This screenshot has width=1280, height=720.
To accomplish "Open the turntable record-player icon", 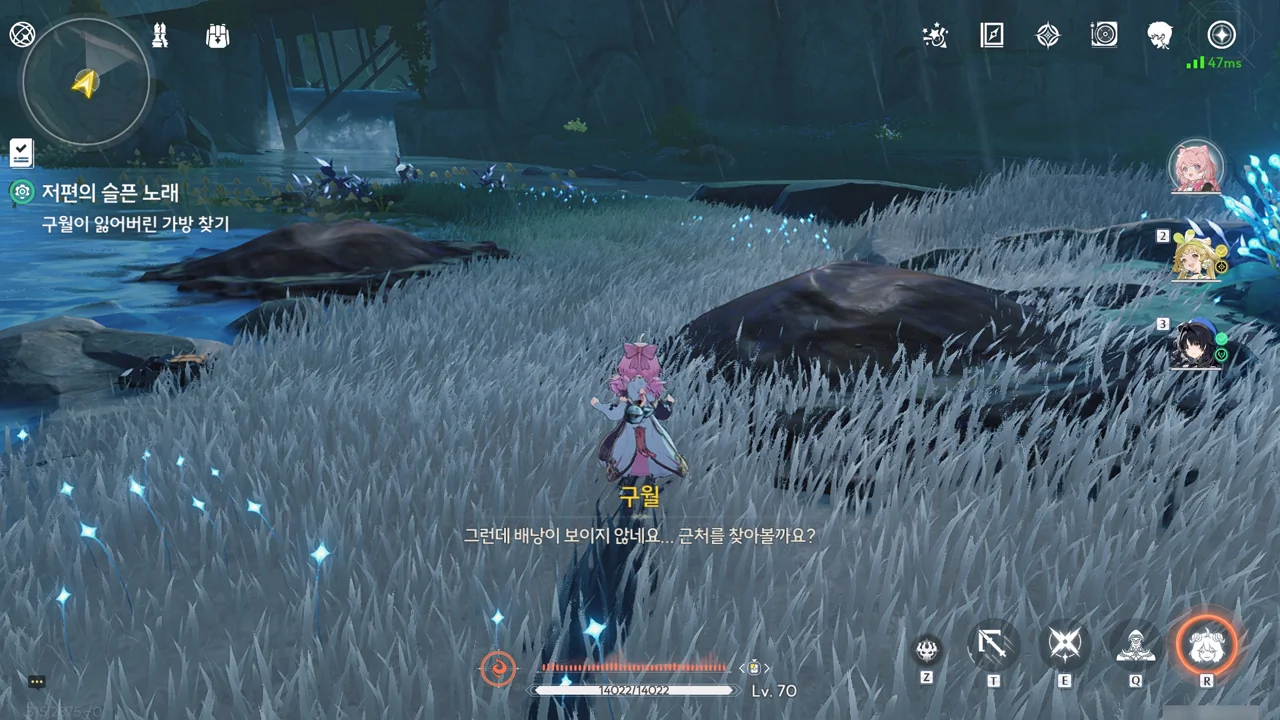I will [x=1104, y=36].
